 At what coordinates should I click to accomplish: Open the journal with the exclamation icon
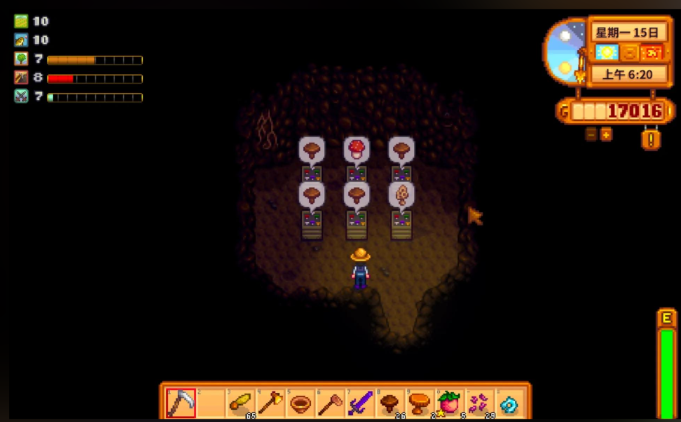[x=651, y=138]
